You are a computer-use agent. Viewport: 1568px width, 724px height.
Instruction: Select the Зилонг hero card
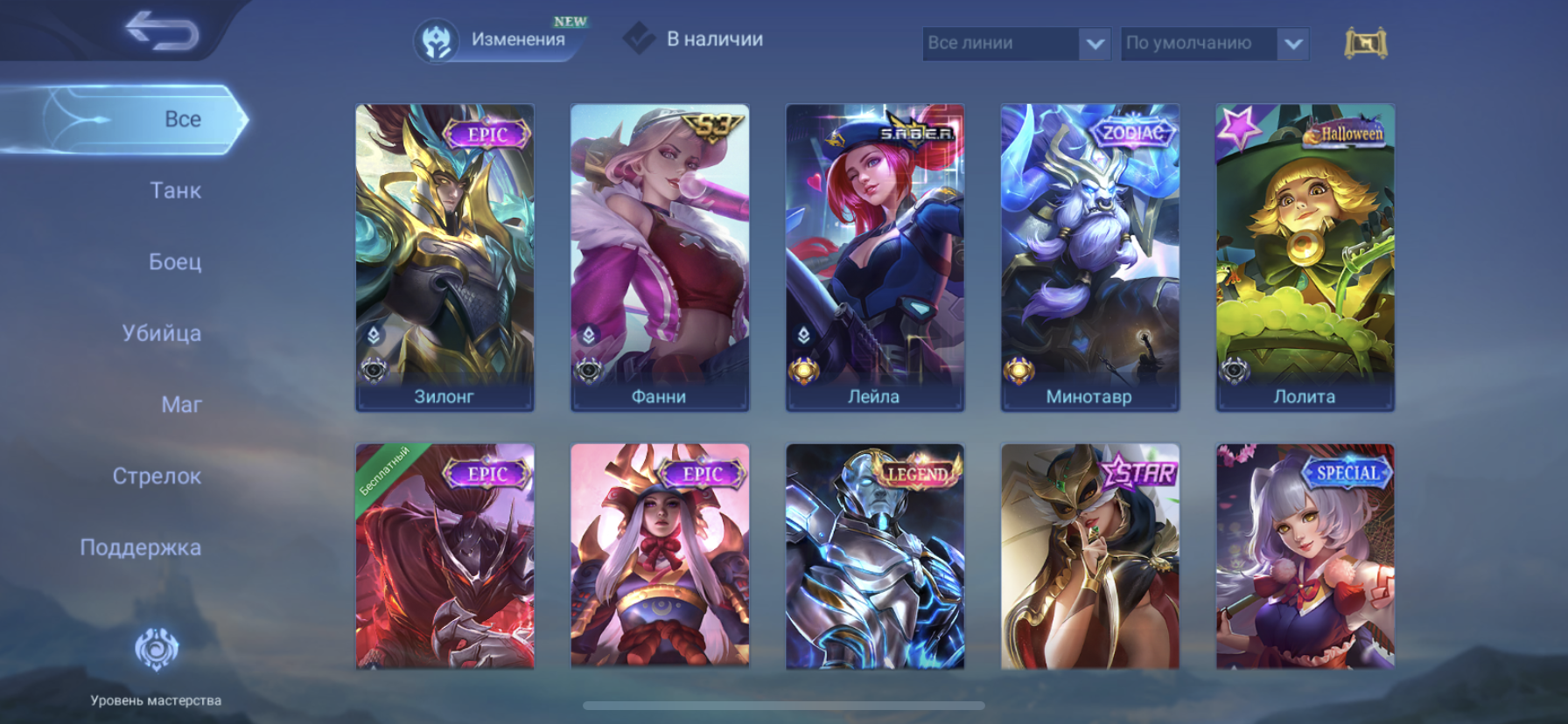coord(444,257)
